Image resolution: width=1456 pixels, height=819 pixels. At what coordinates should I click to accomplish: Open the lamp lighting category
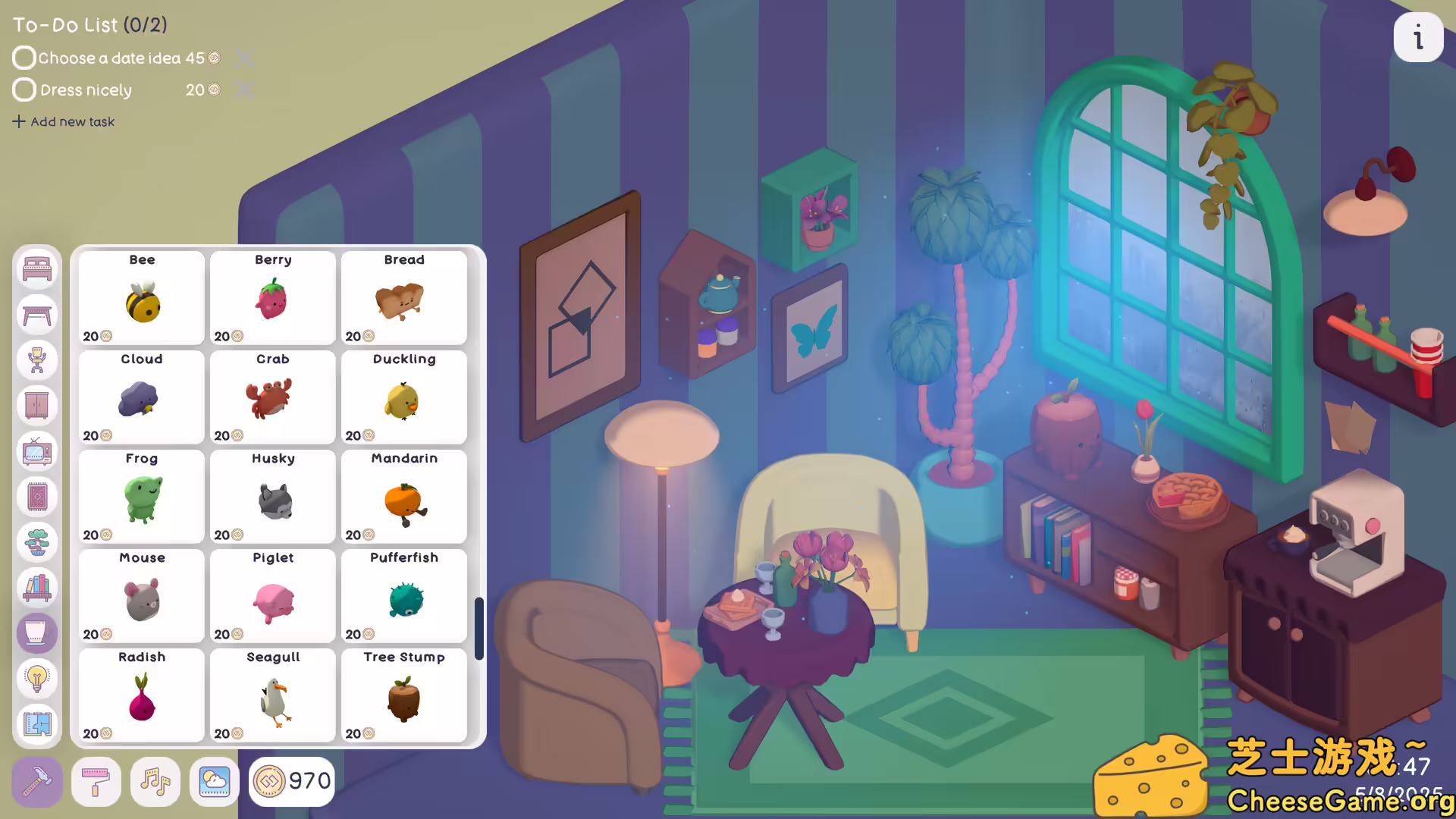point(36,679)
